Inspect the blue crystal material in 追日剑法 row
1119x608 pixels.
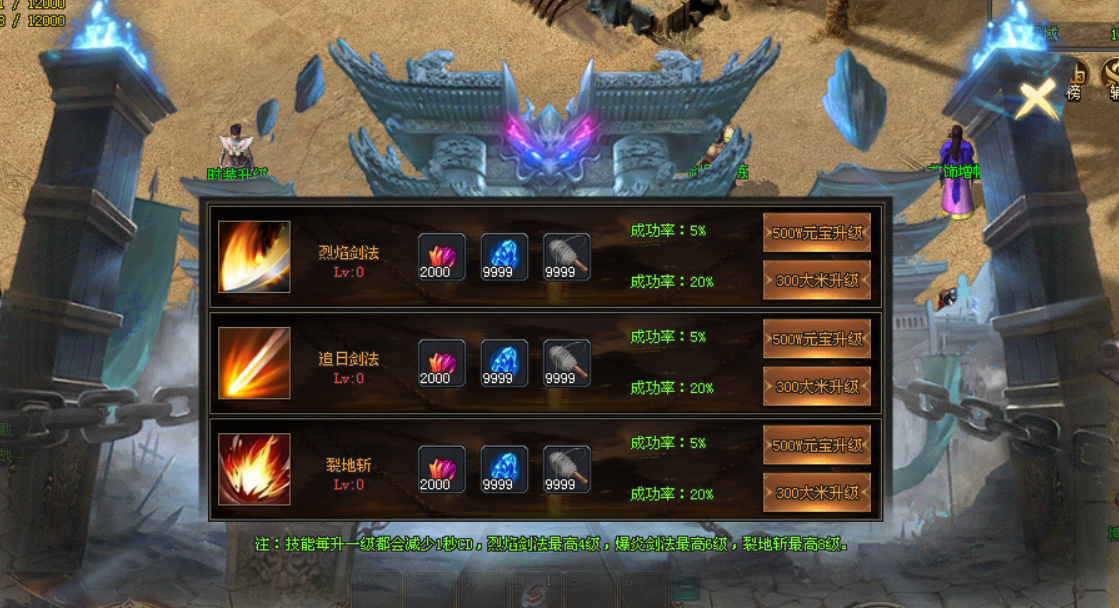coord(504,363)
